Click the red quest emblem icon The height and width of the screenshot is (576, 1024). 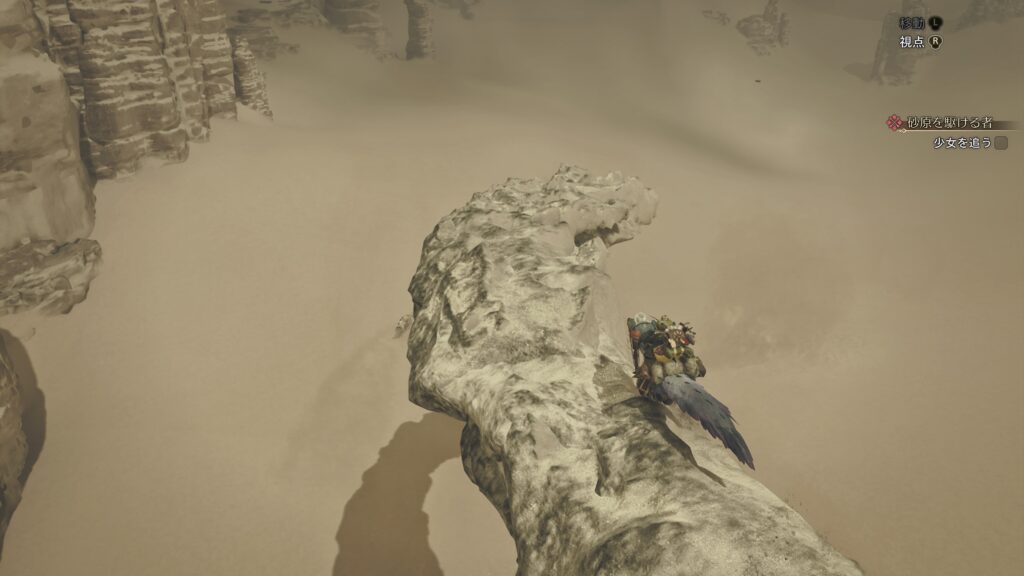(895, 123)
